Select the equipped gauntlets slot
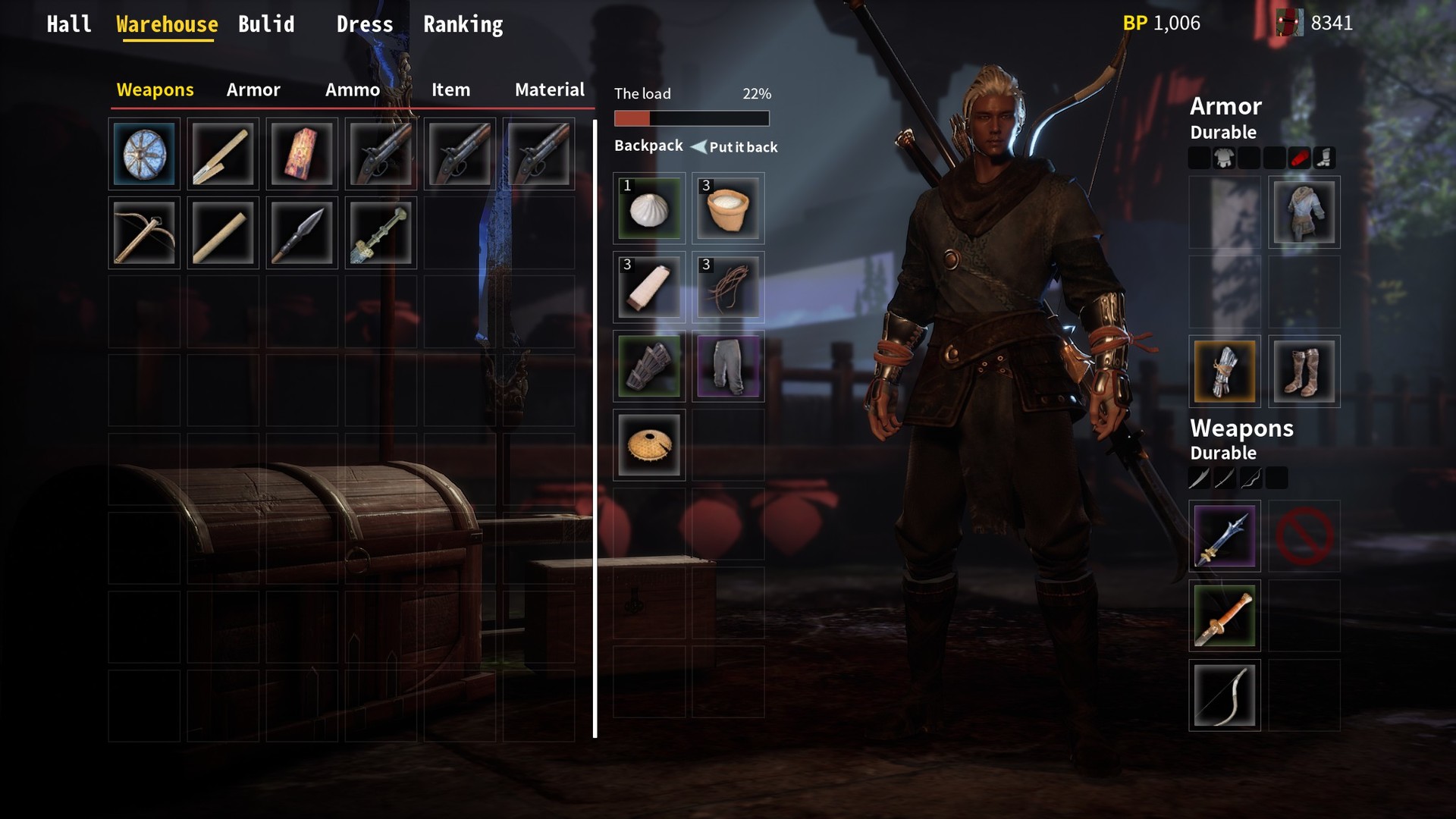The height and width of the screenshot is (819, 1456). [x=1225, y=372]
